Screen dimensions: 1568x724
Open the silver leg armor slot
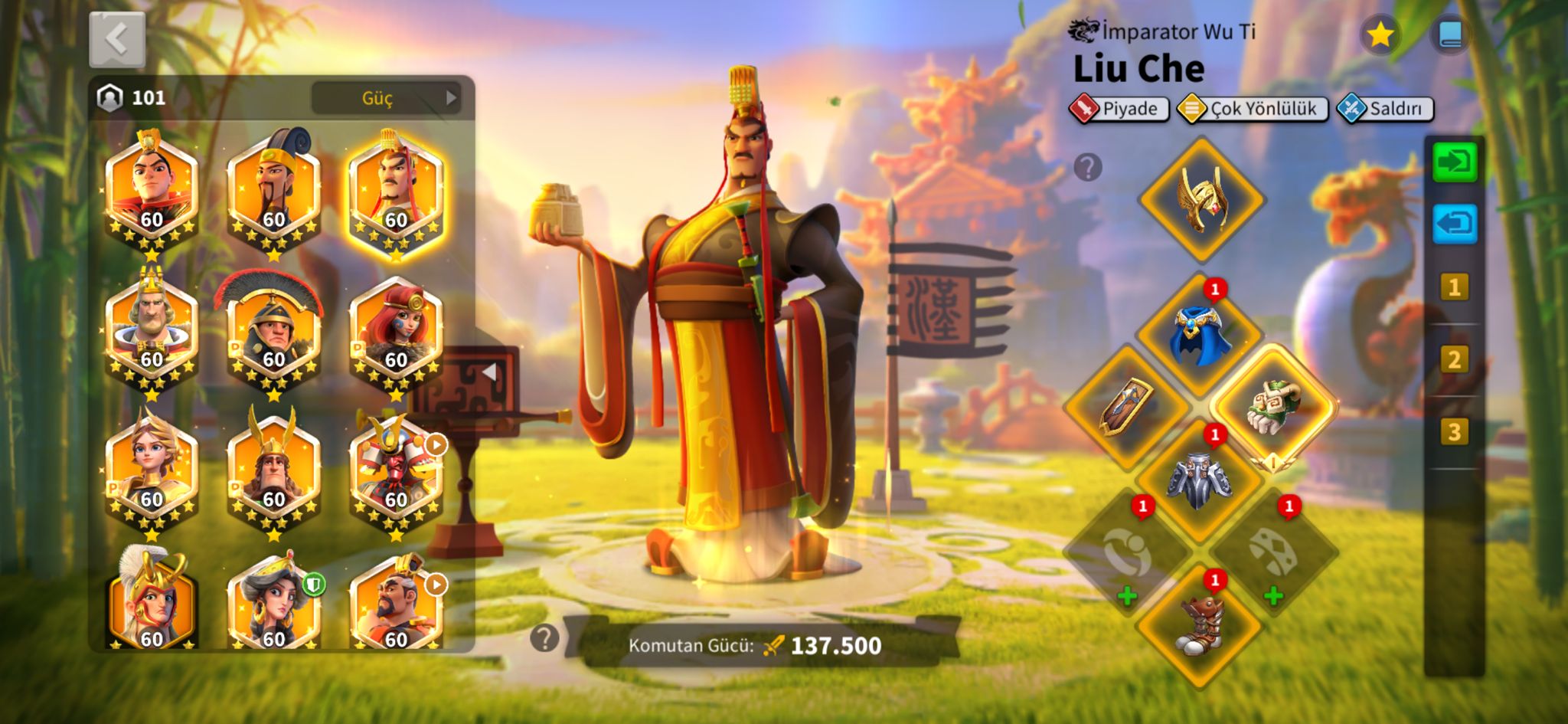[1200, 479]
